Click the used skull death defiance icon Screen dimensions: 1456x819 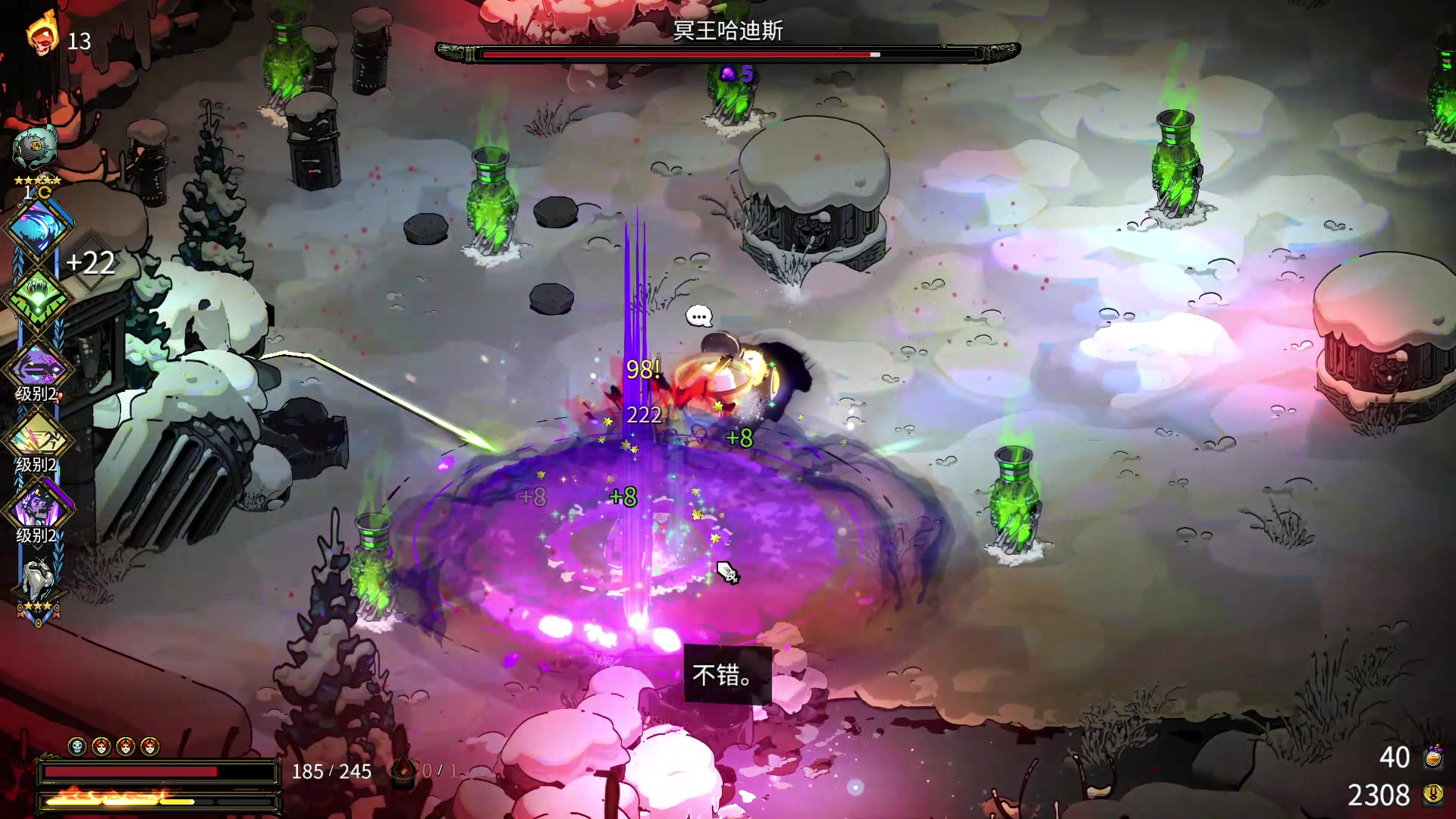[77, 747]
